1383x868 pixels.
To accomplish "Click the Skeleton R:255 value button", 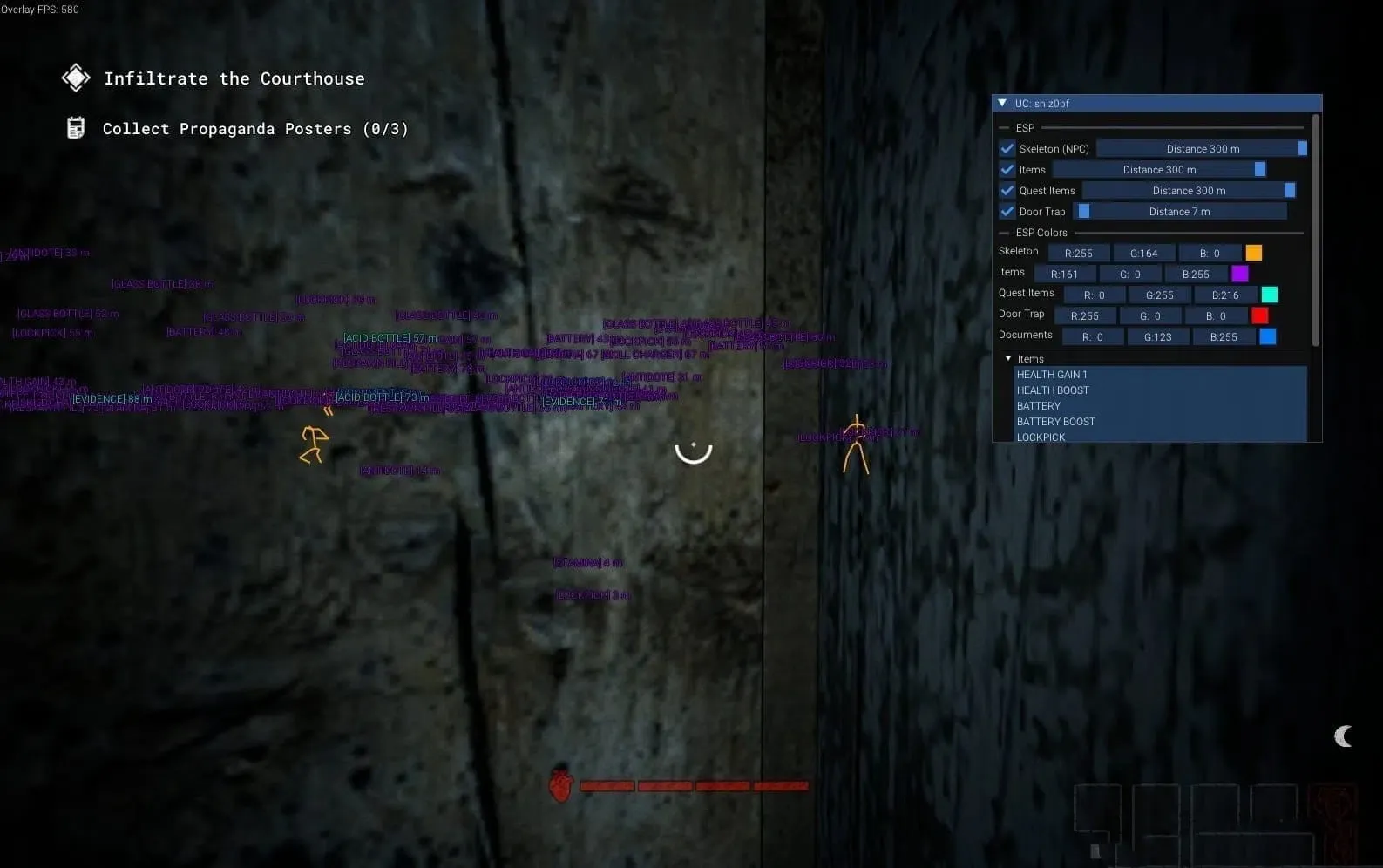I will coord(1079,253).
